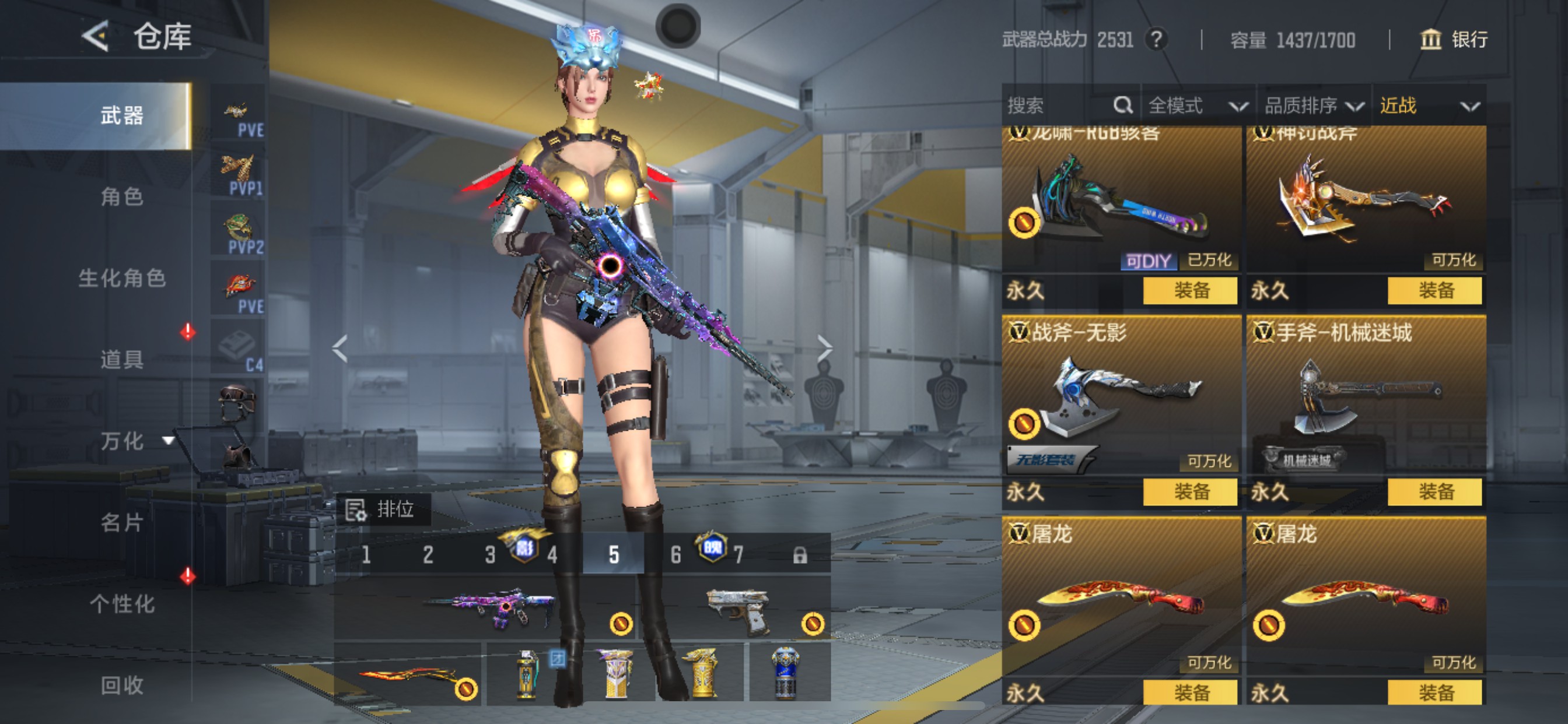This screenshot has width=1568, height=724.
Task: Rotate to the next character with right arrow
Action: pos(824,349)
